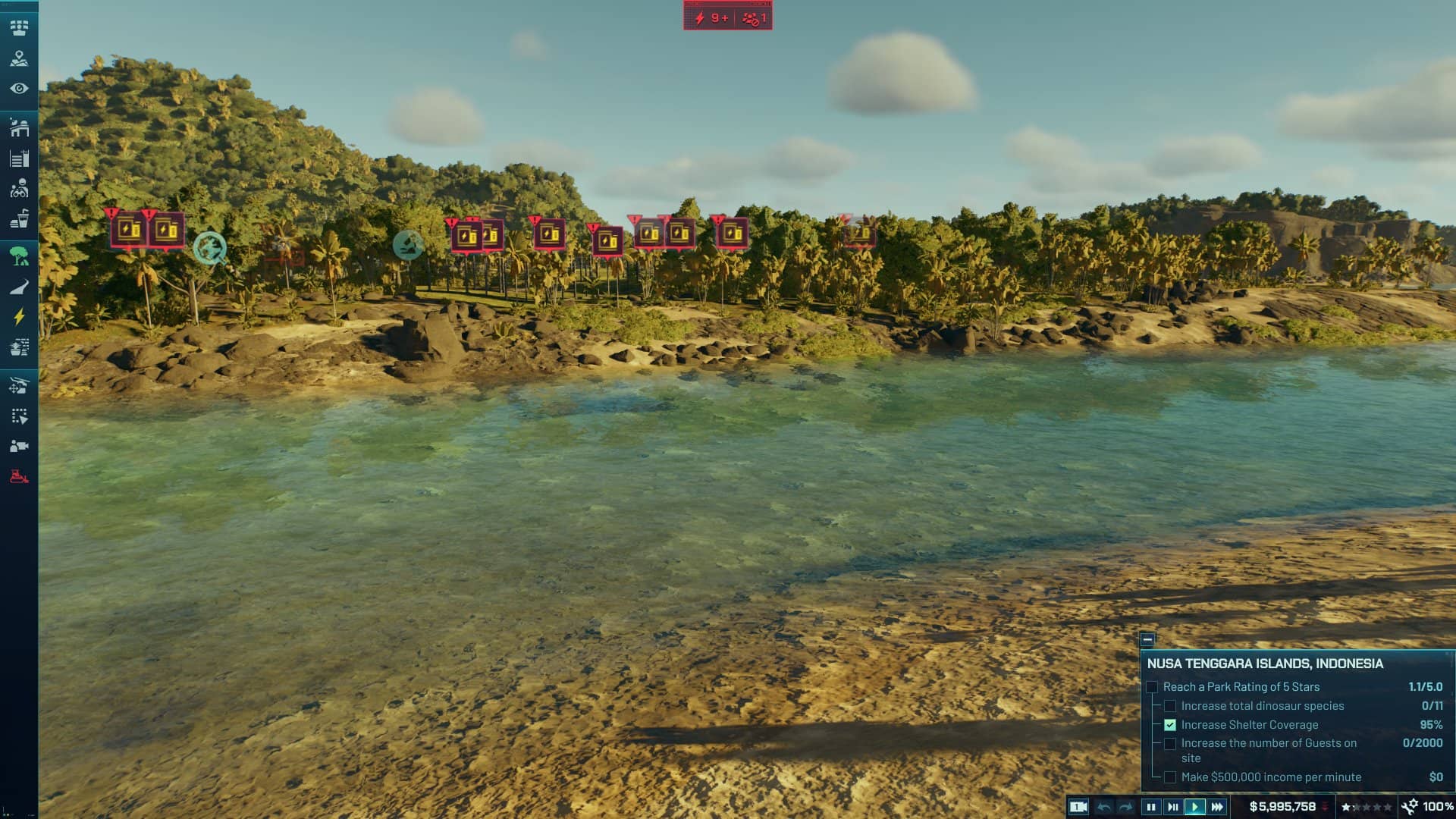Open the island Map view icon
1456x819 pixels.
[20, 58]
